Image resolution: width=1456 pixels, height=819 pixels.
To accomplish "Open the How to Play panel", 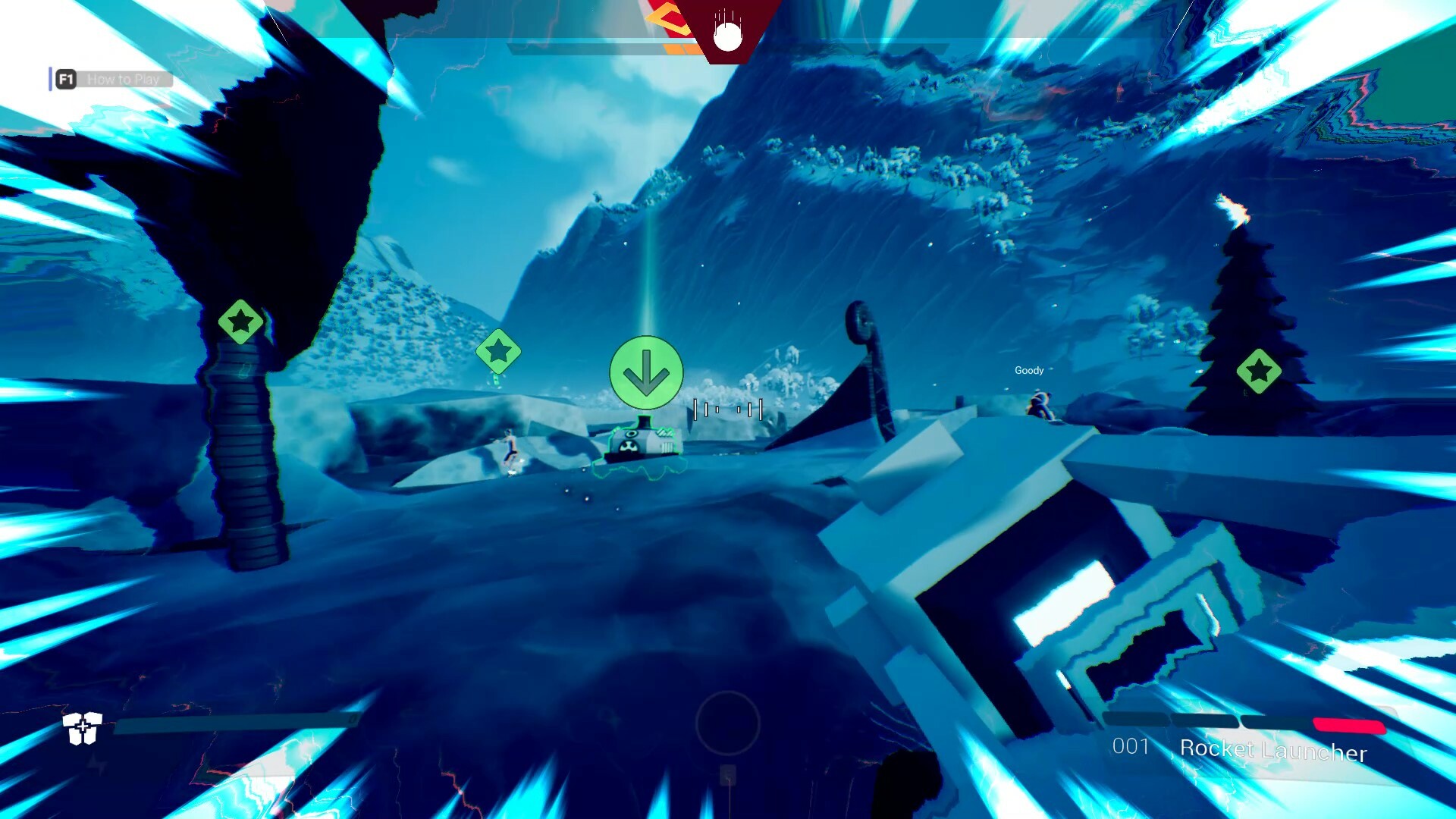I will coord(124,78).
